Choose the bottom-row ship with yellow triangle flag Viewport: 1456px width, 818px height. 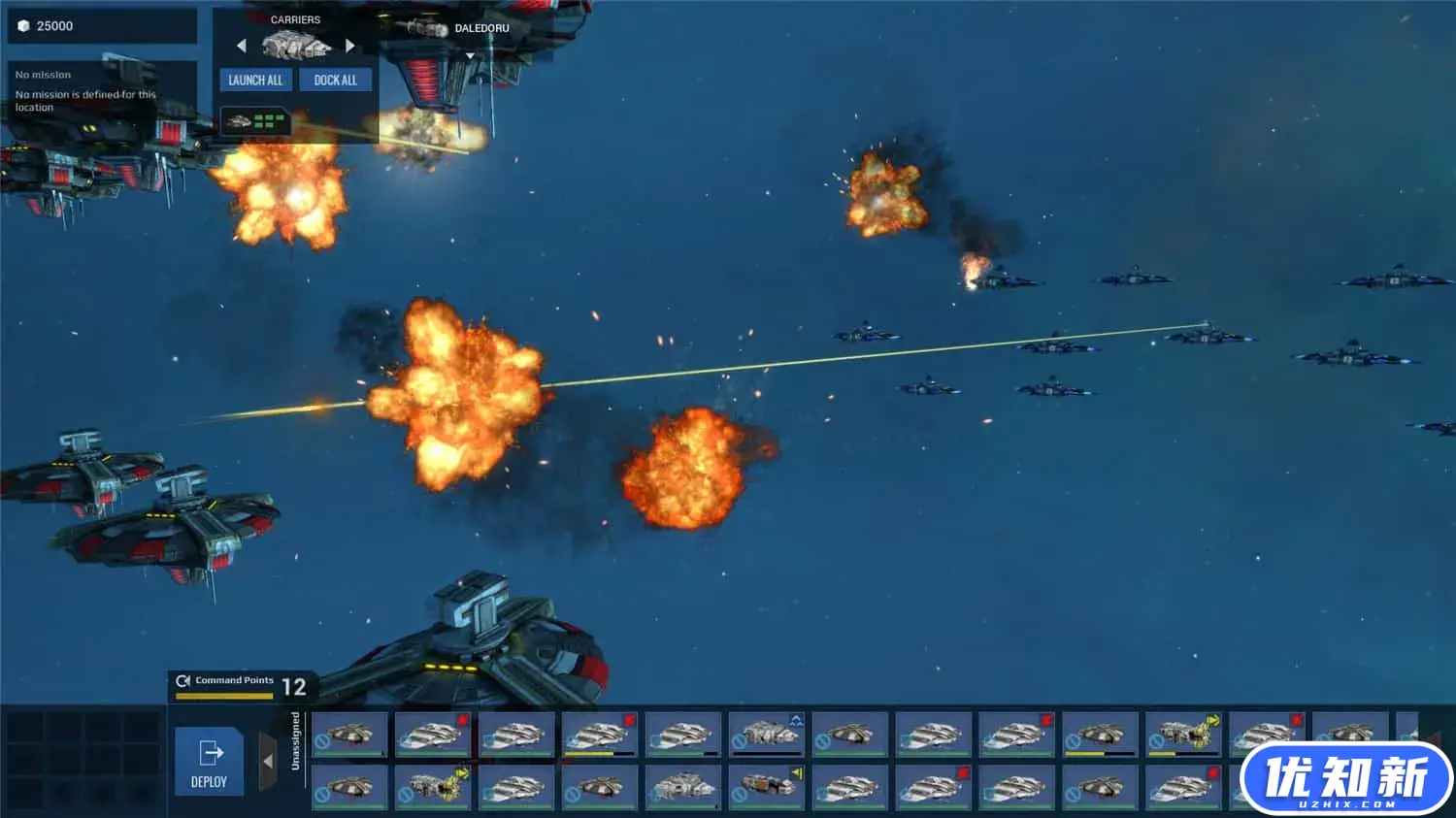[767, 787]
